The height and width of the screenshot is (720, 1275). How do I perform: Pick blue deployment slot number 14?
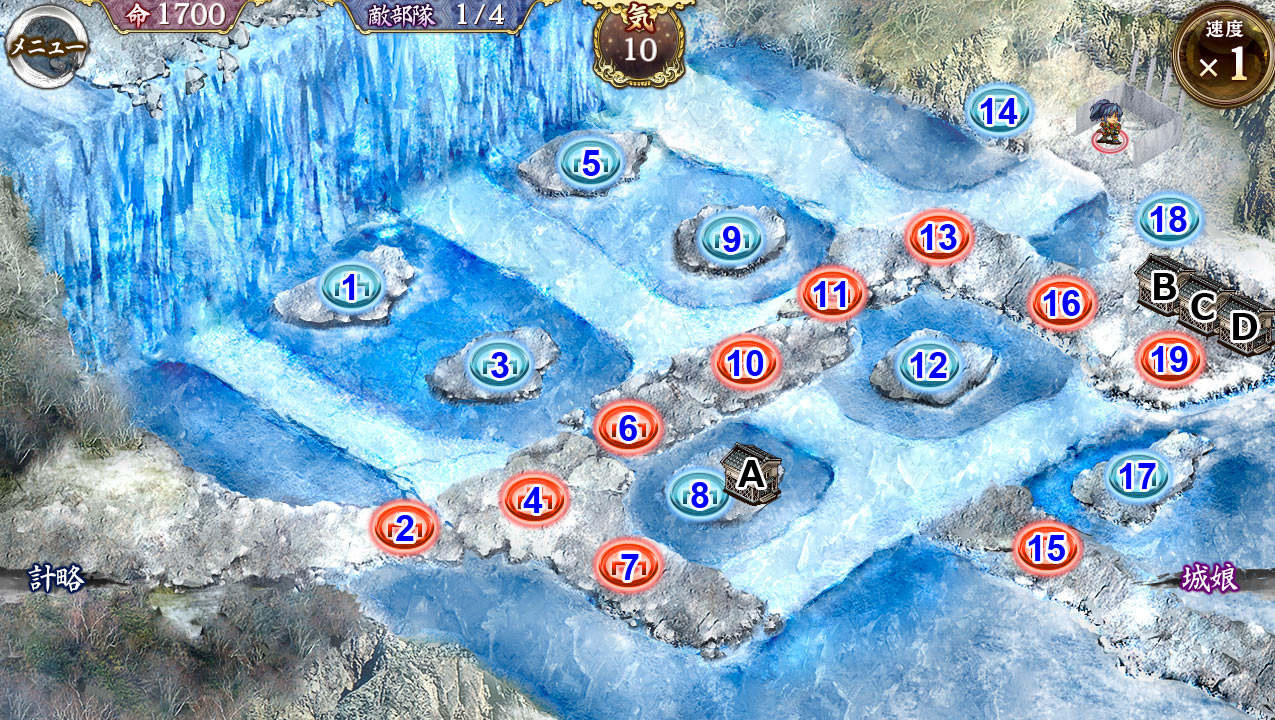pos(999,112)
